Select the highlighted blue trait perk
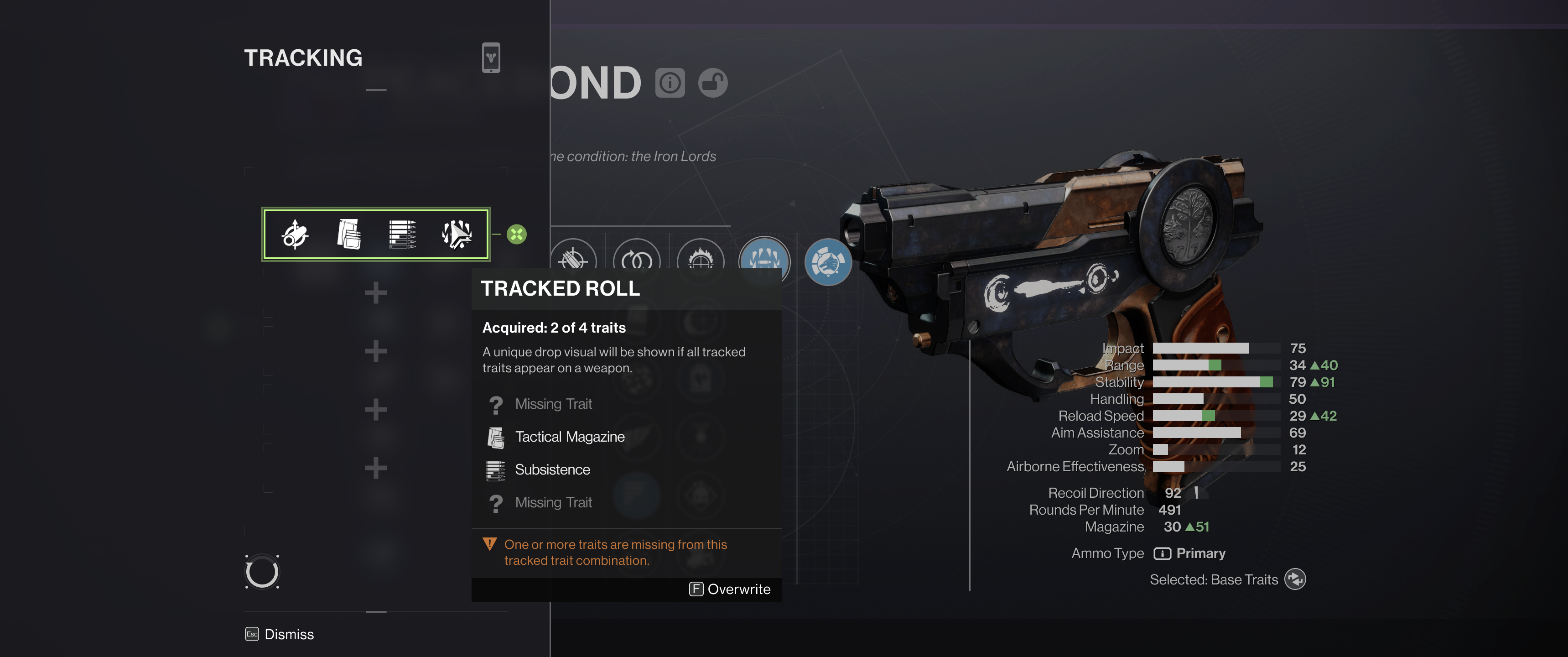The height and width of the screenshot is (657, 1568). coord(764,259)
